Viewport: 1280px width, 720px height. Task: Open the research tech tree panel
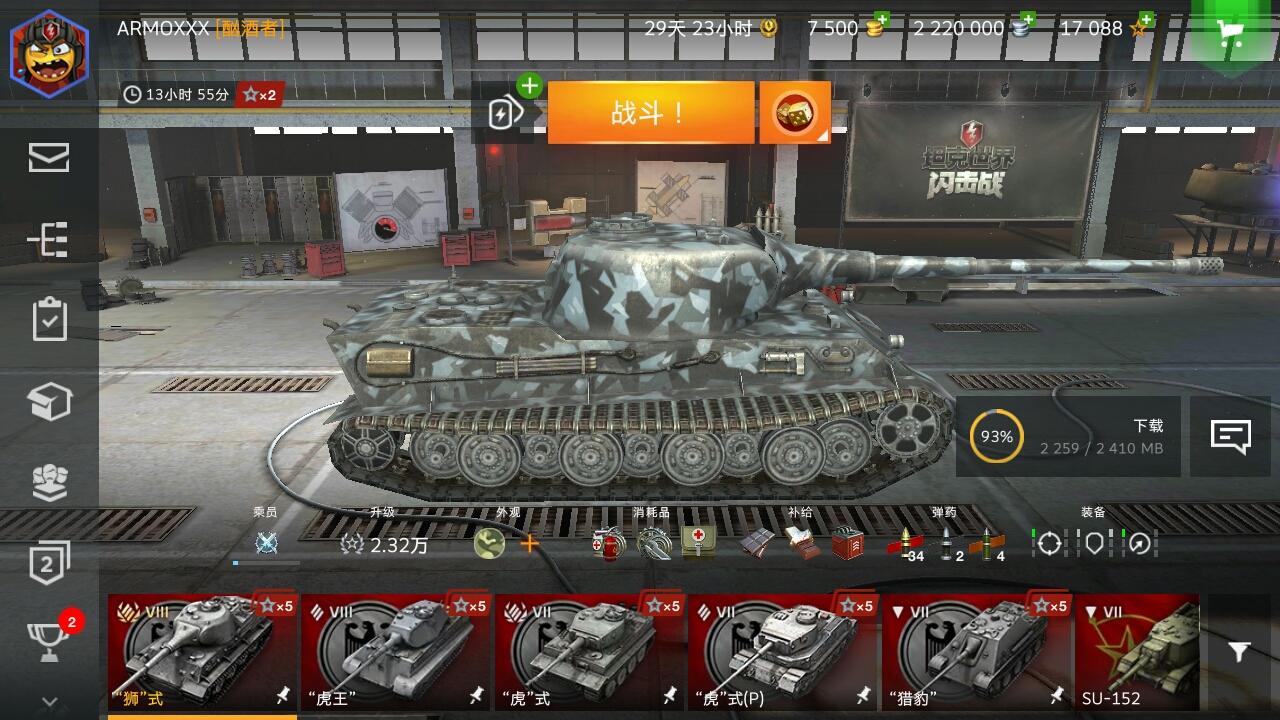pos(50,240)
